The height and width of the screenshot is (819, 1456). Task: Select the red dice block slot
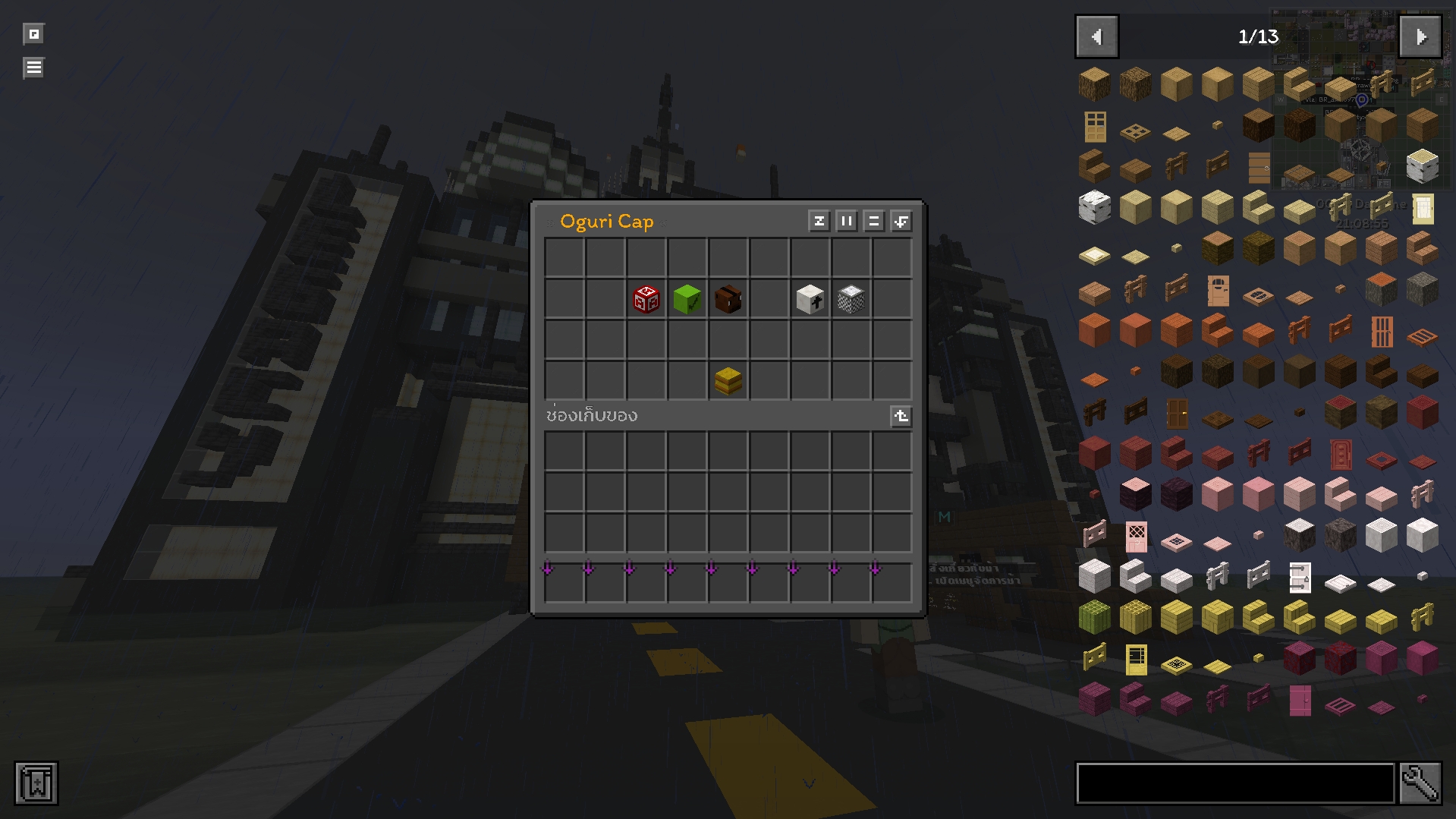point(646,299)
